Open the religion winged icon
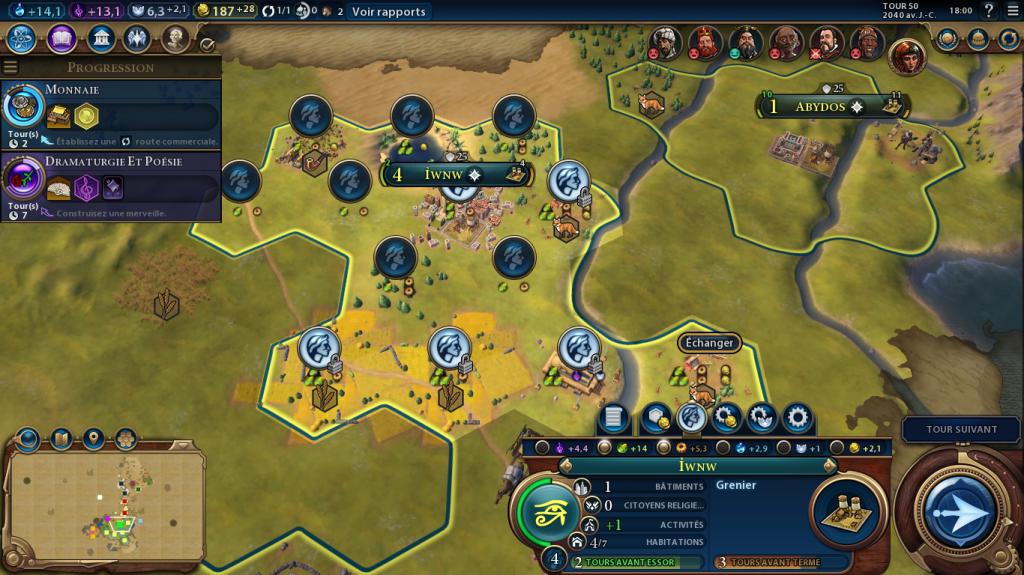The height and width of the screenshot is (575, 1024). 137,39
